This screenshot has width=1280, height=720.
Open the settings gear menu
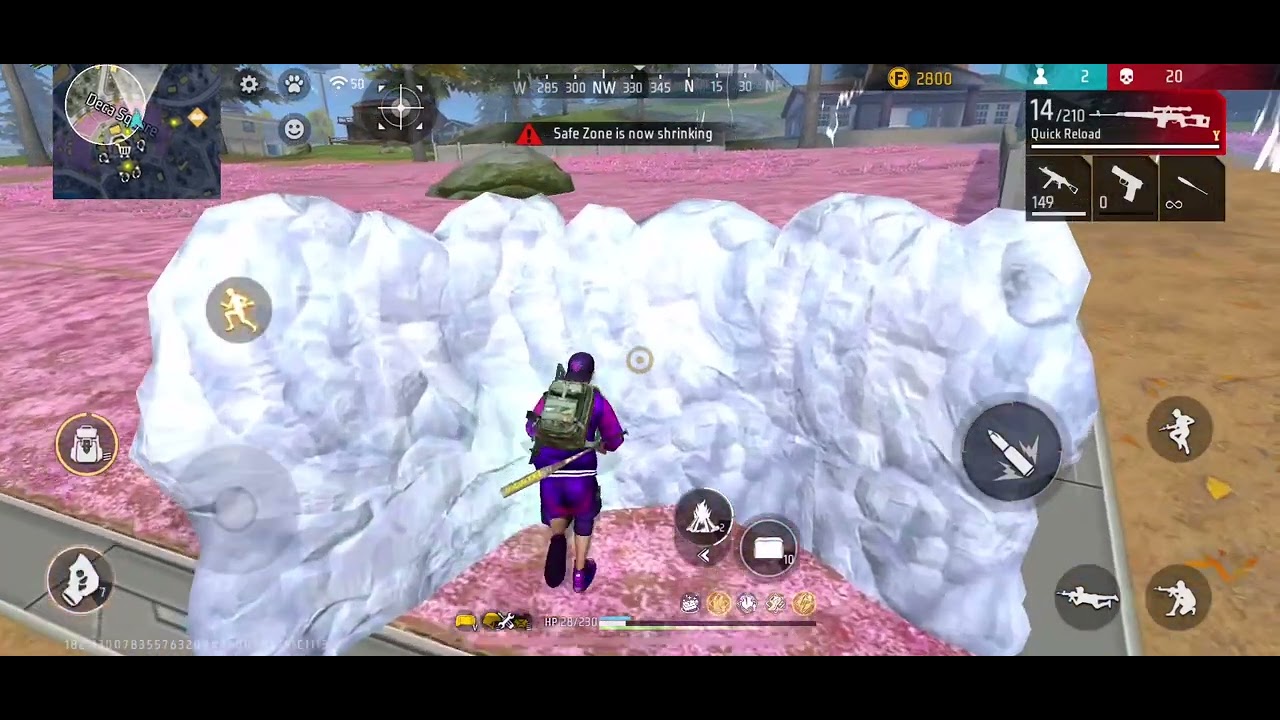(249, 85)
